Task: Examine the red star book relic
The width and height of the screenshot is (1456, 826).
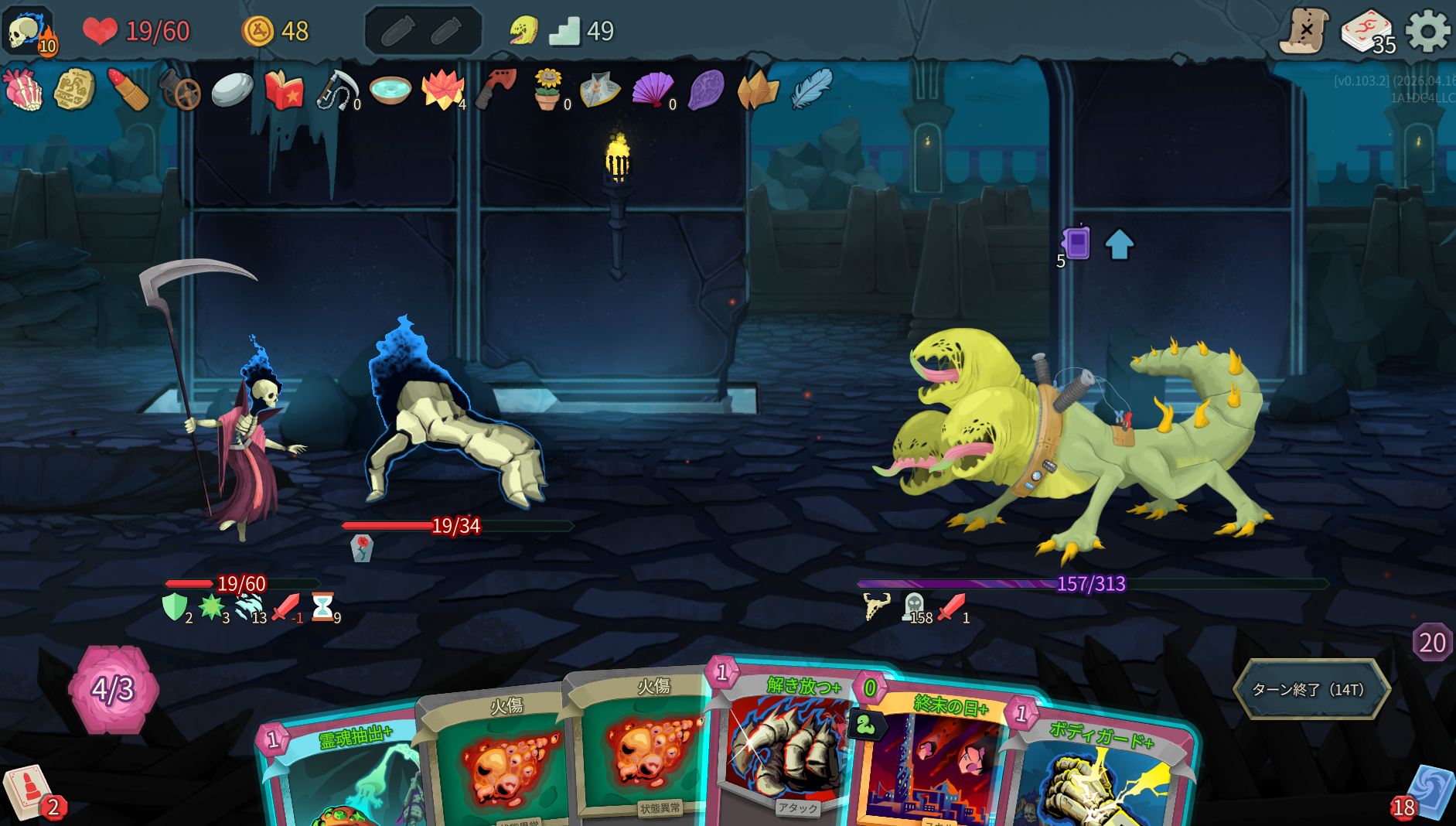Action: point(284,90)
